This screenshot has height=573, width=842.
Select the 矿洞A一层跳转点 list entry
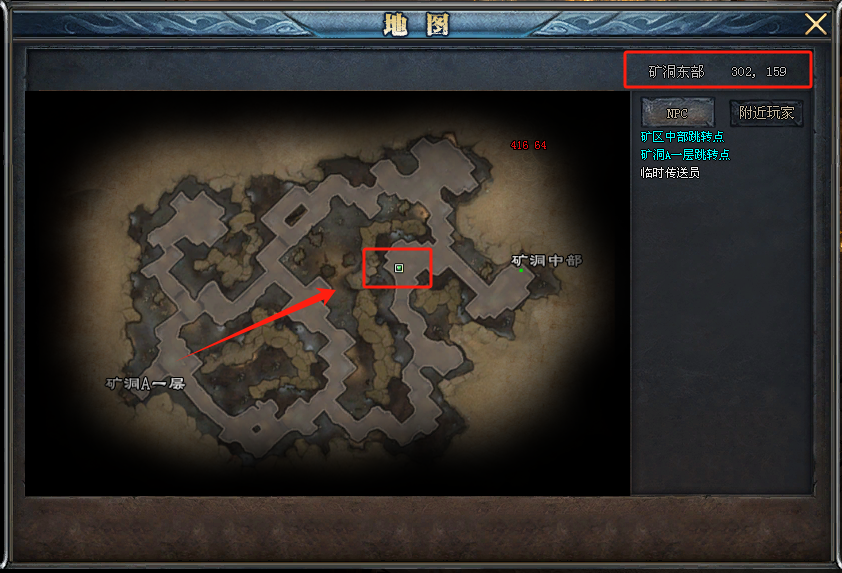coord(685,154)
